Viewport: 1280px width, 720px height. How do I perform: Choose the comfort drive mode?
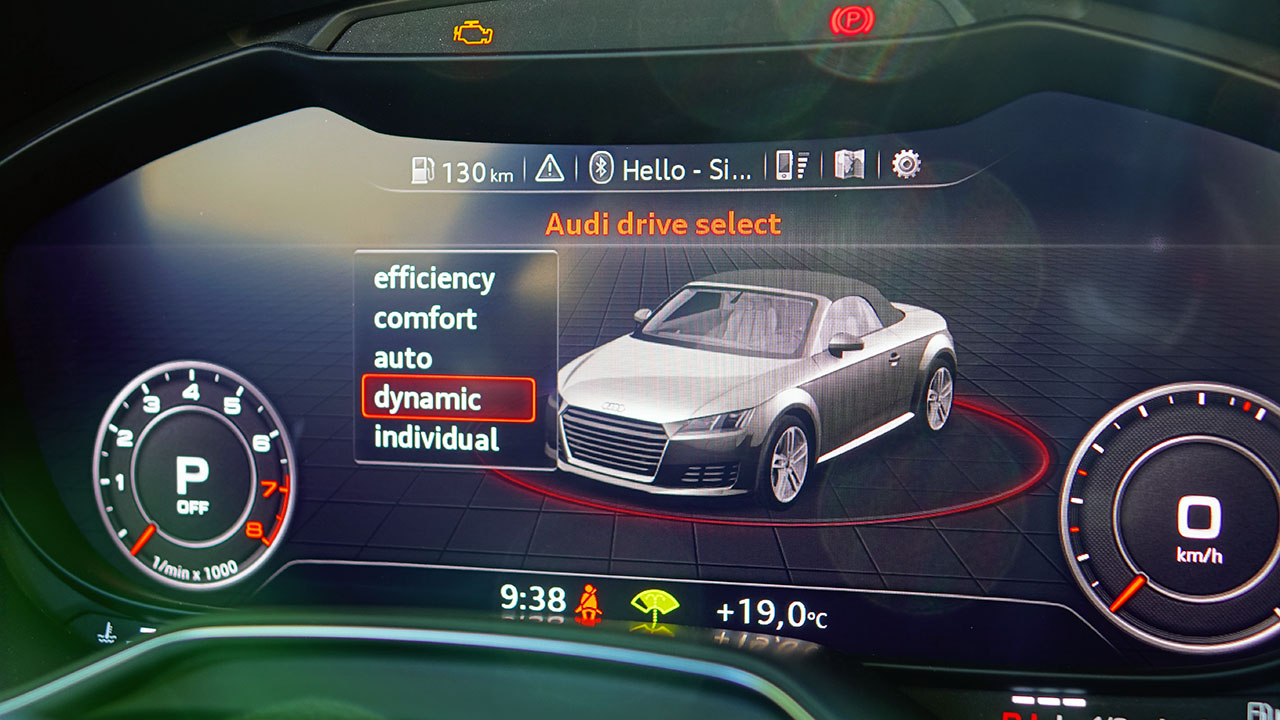[x=425, y=319]
